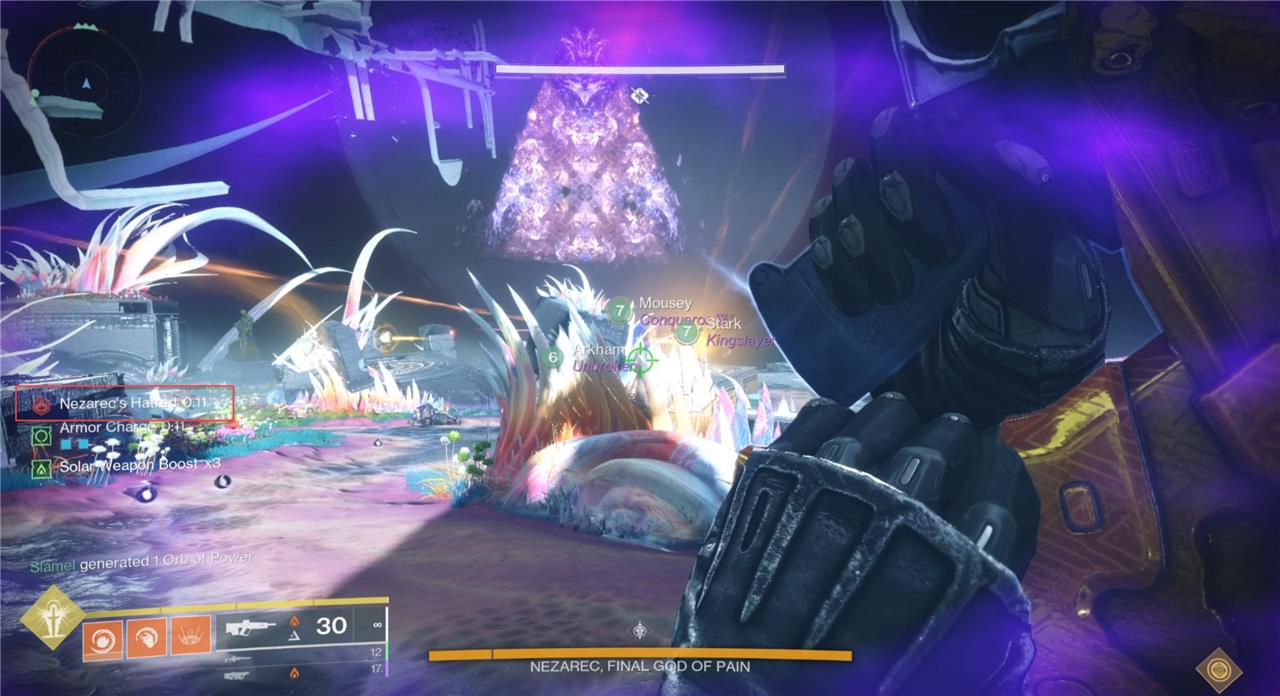Select the equipped primary rifle icon
Viewport: 1280px width, 696px height.
(252, 628)
